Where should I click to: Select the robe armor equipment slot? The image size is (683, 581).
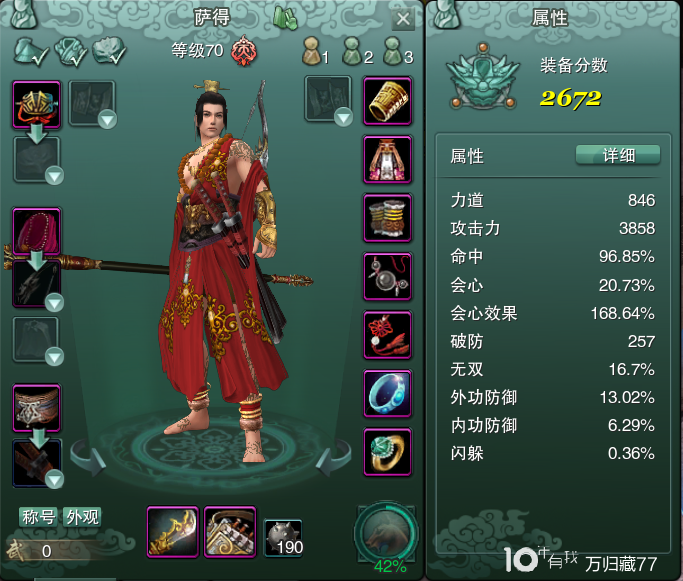(x=387, y=159)
